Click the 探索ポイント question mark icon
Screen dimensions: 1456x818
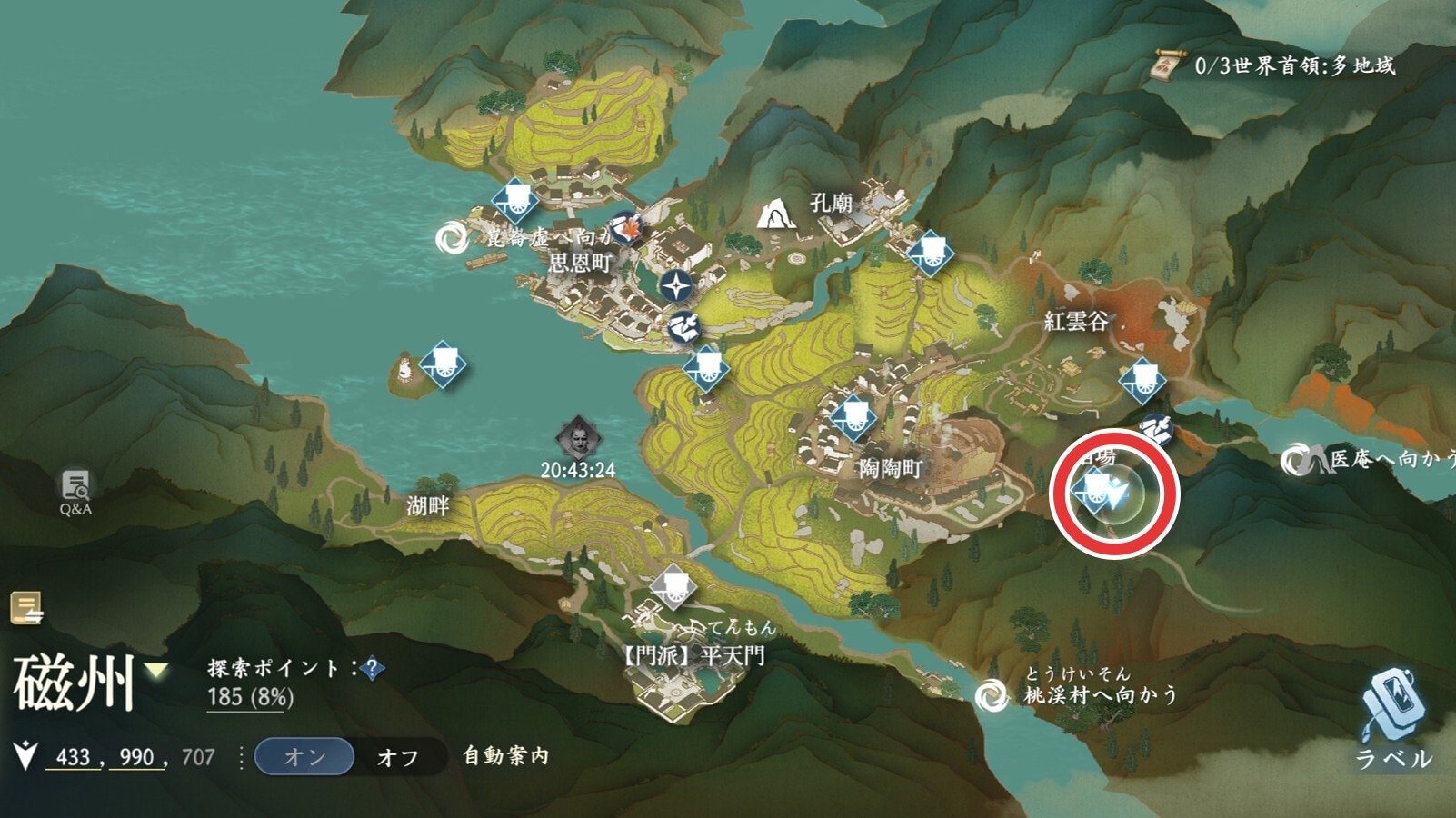coord(371,669)
